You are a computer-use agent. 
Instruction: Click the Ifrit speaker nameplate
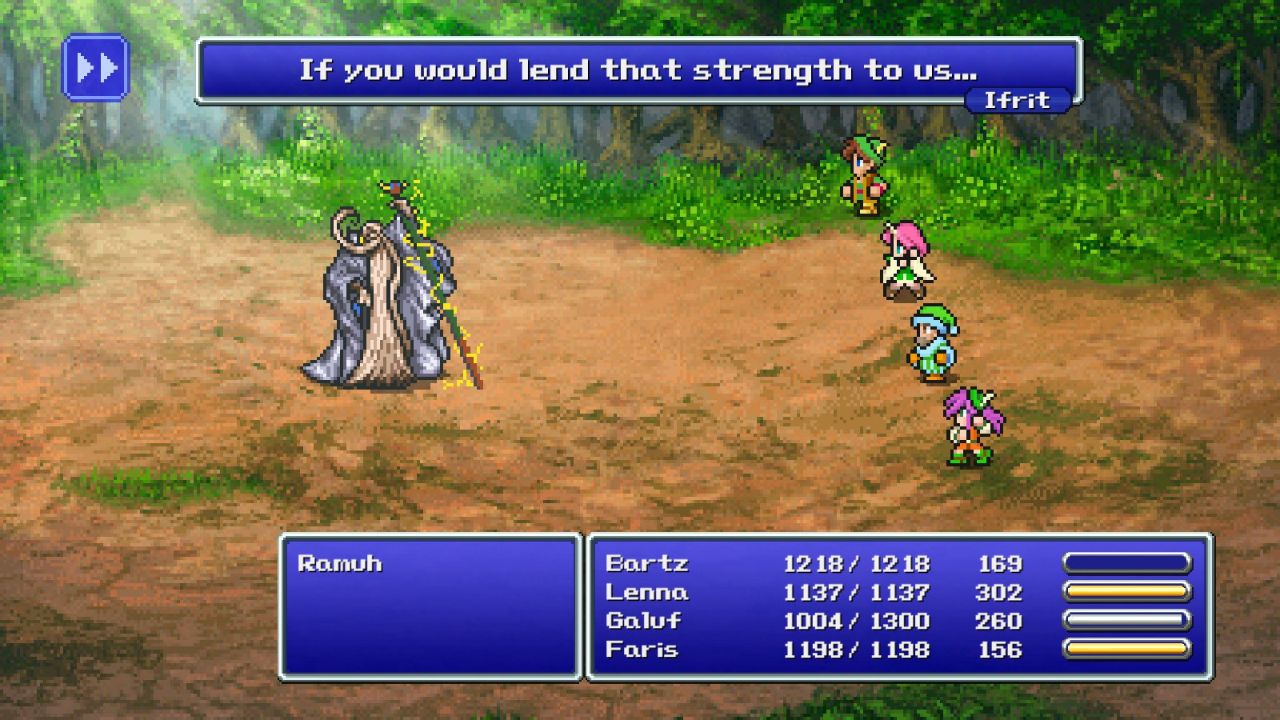[x=1019, y=100]
